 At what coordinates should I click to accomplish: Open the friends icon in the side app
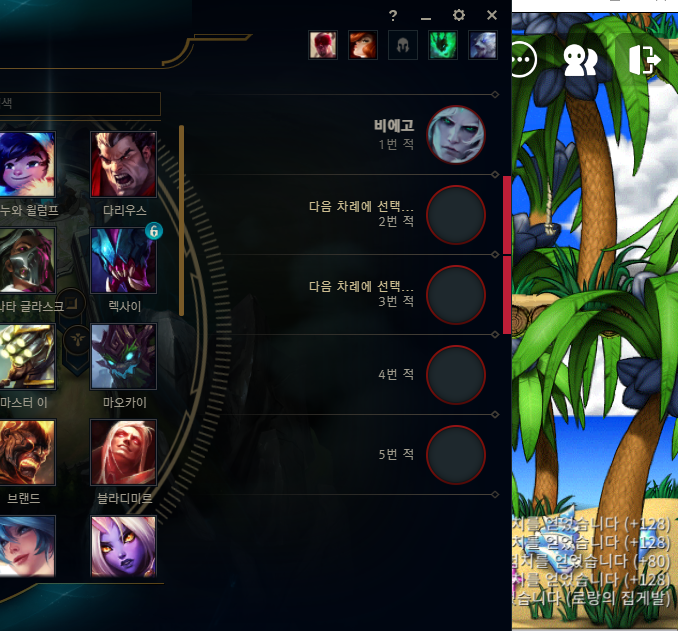click(x=580, y=60)
